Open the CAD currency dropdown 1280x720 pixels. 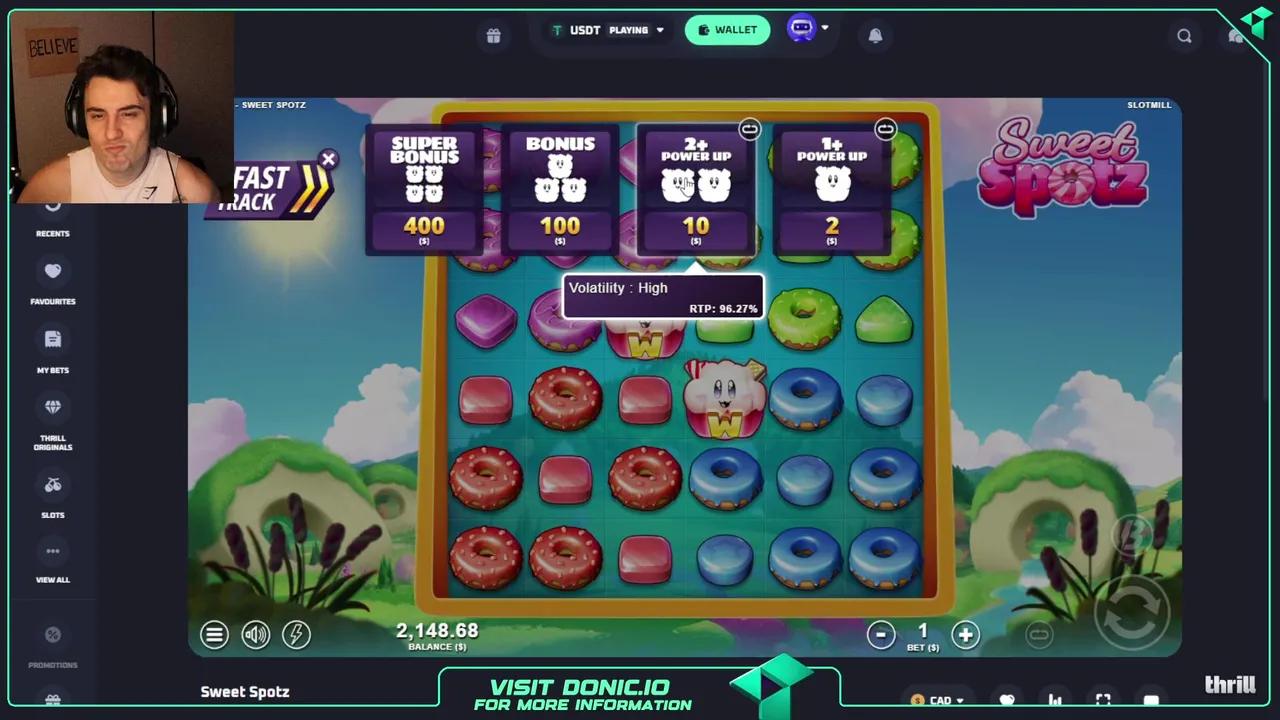click(938, 700)
